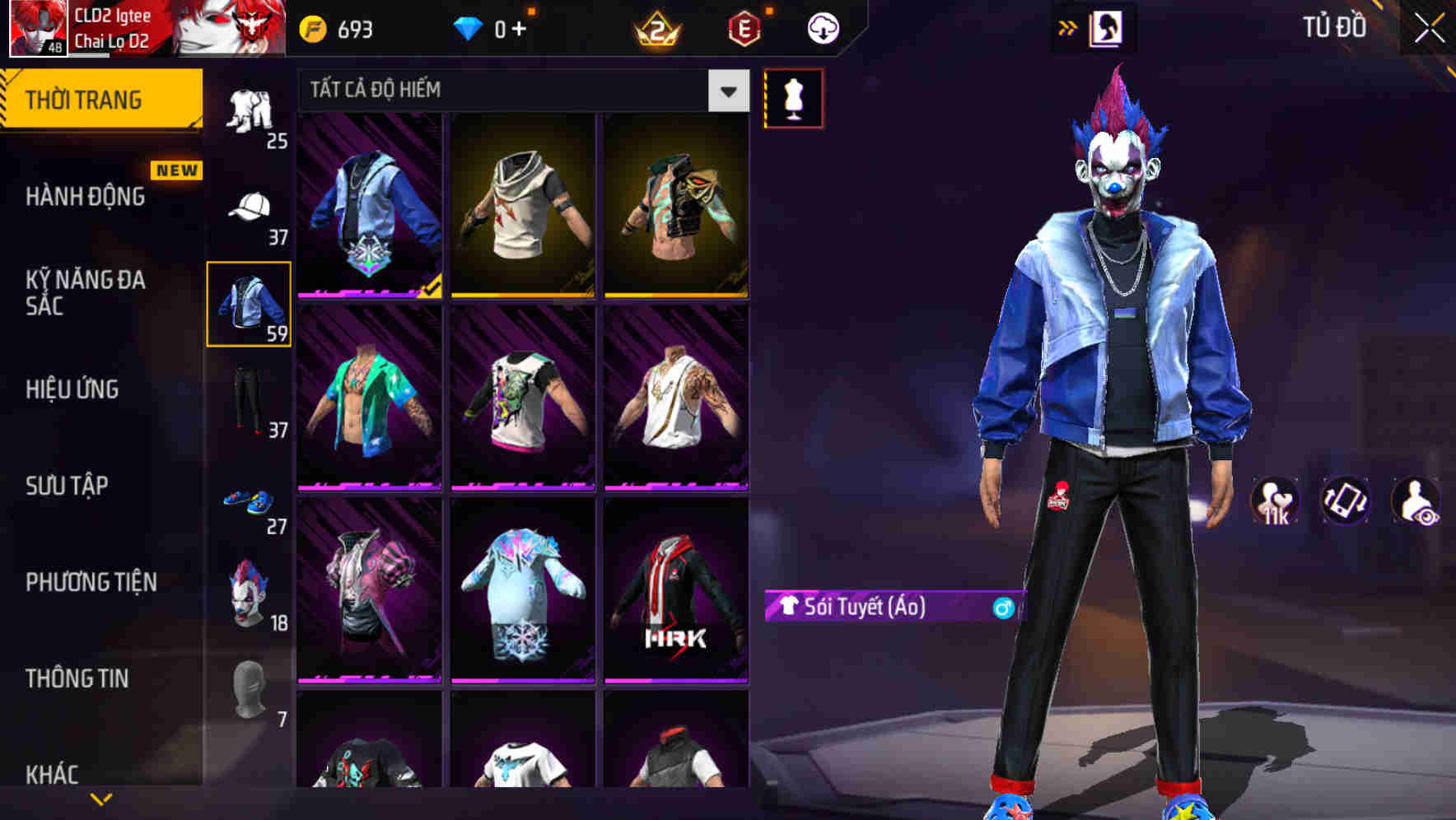Open the mannequin preset outfit icon
The image size is (1456, 820).
pyautogui.click(x=793, y=97)
